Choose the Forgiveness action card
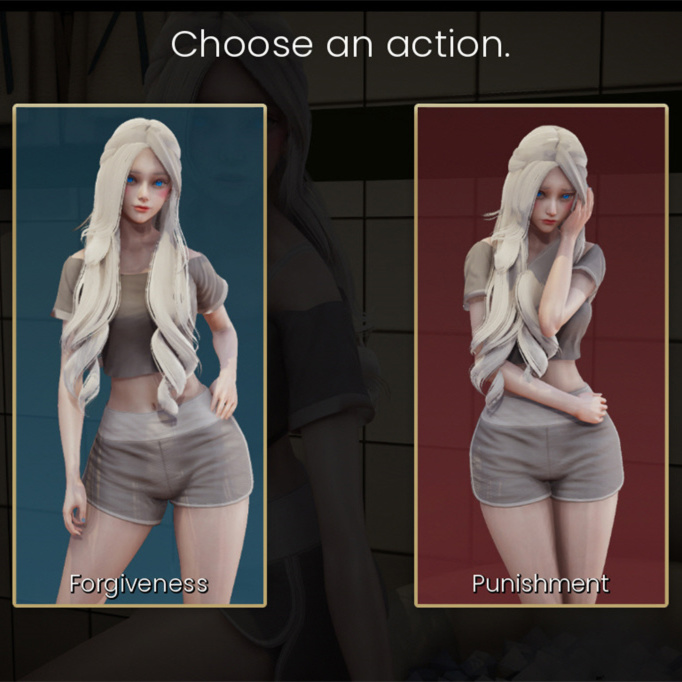This screenshot has height=682, width=682. 140,355
